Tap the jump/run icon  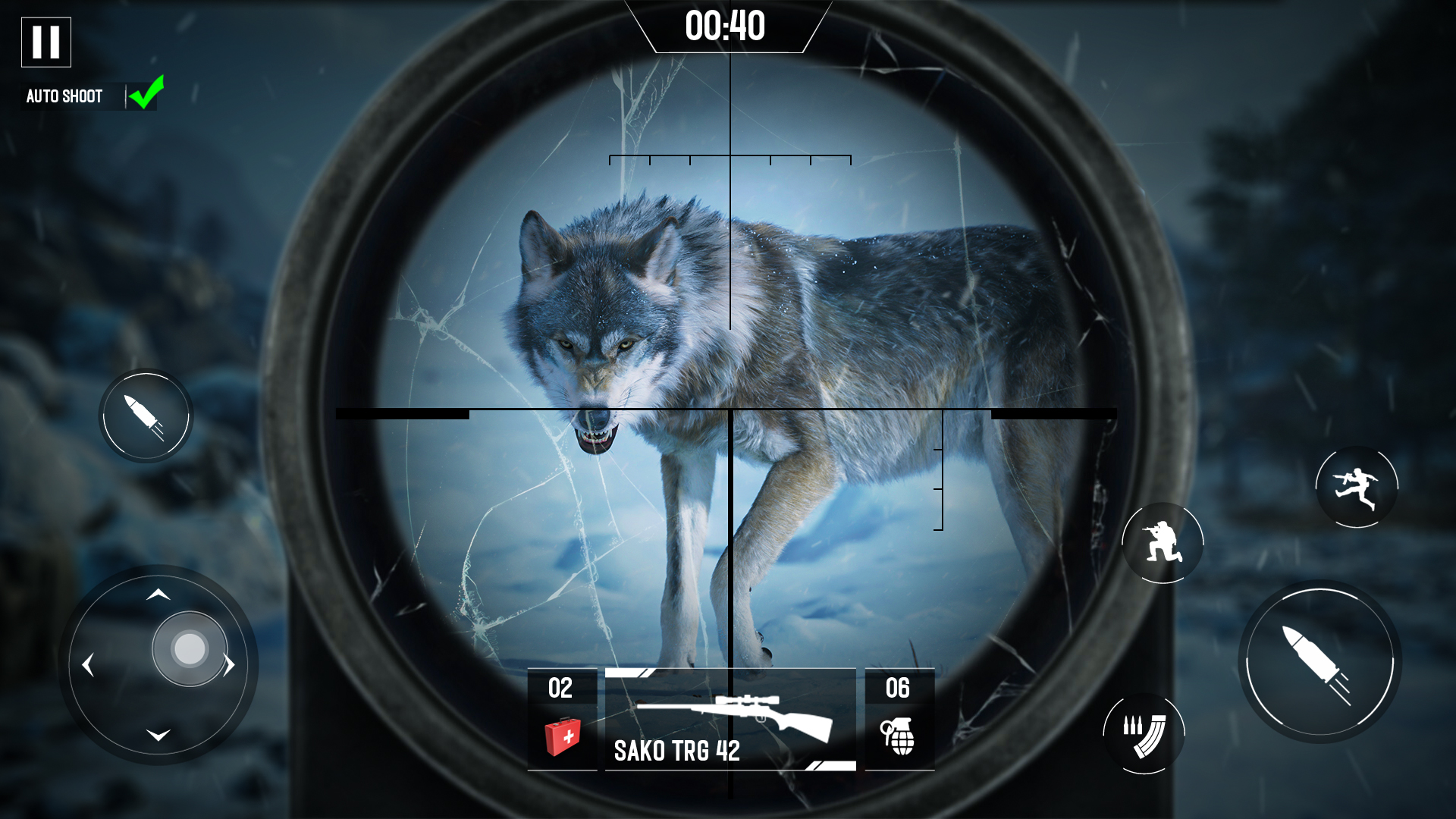1357,488
